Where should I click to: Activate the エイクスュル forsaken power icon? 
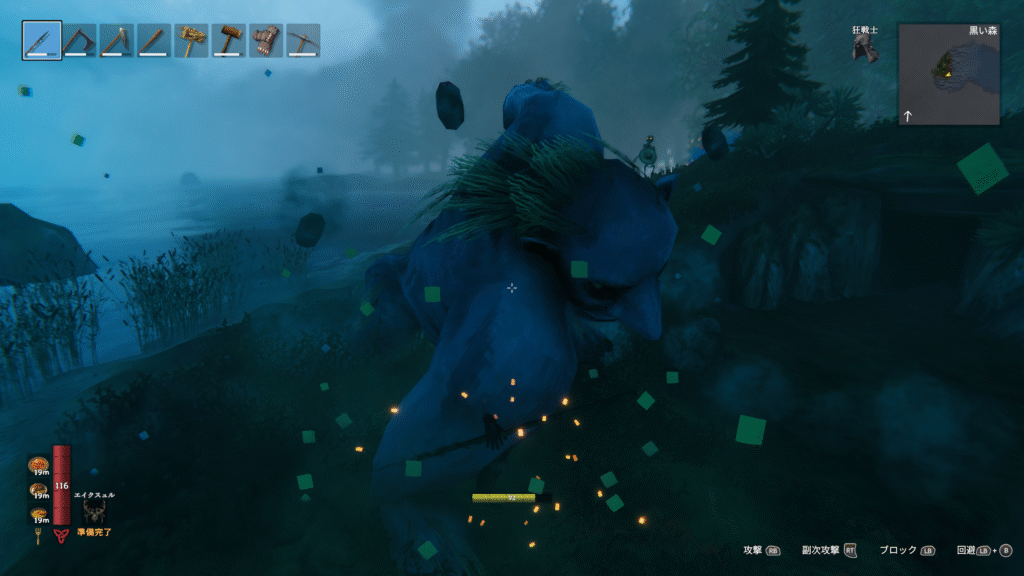95,511
